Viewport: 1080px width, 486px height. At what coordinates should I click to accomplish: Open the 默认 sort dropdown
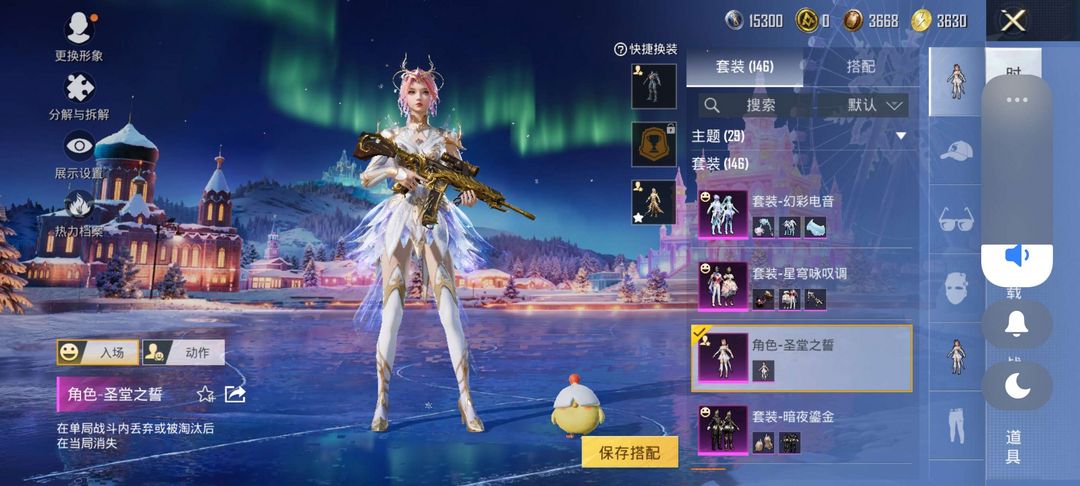click(x=863, y=104)
